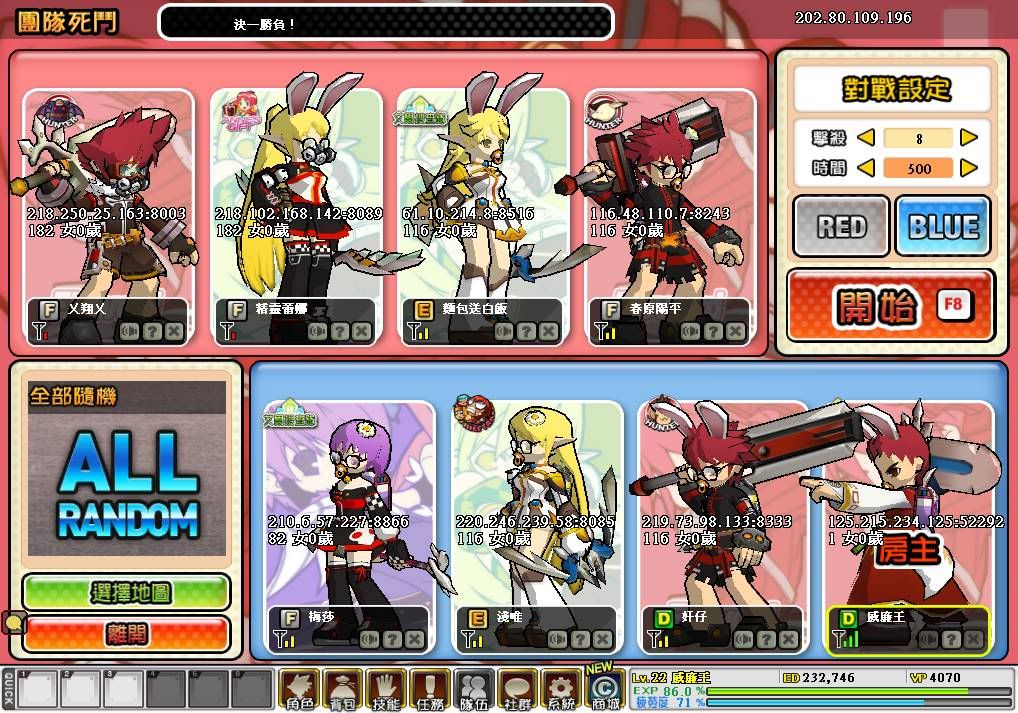Open the 背包 inventory bag
Viewport: 1018px width, 713px height.
tap(343, 689)
